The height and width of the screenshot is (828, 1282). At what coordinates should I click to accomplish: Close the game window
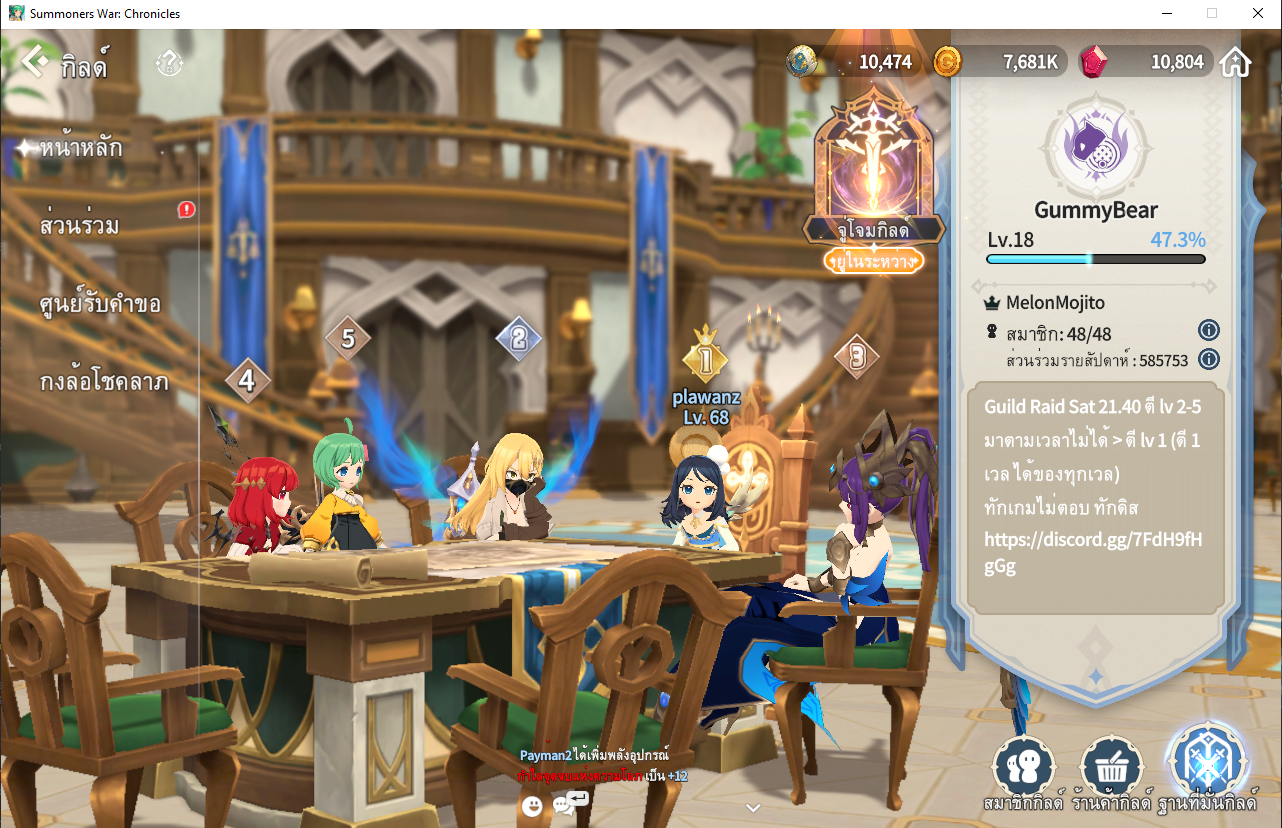(x=1257, y=13)
